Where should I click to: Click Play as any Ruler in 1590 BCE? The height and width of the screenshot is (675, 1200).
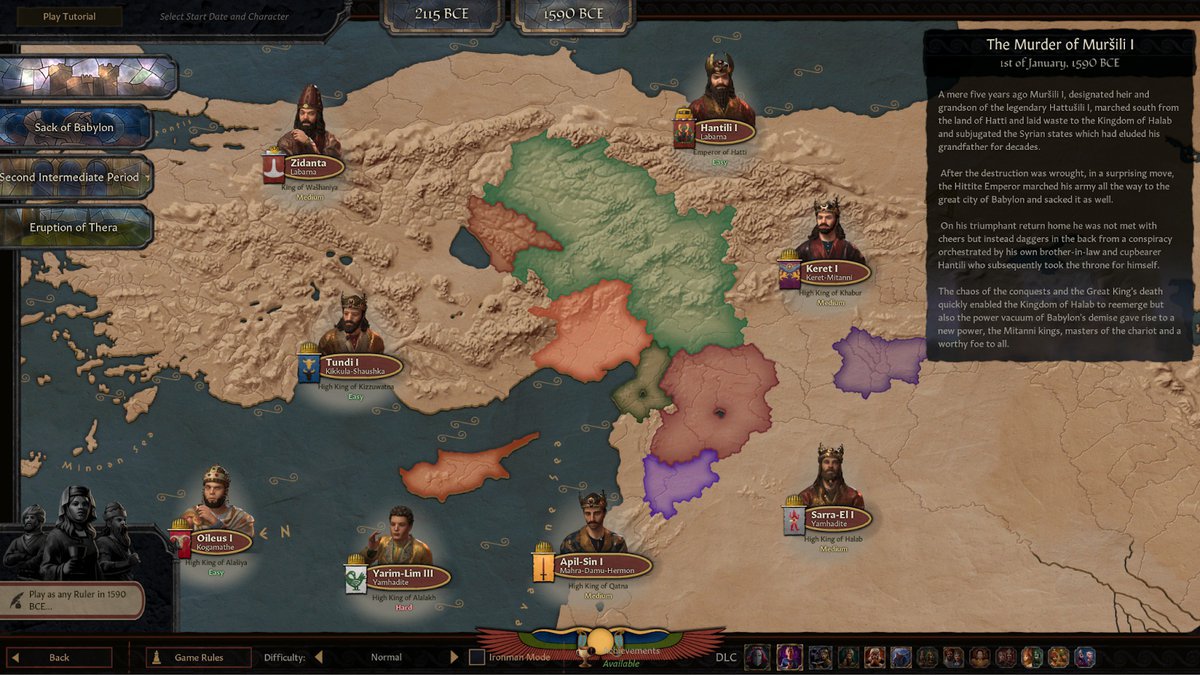(x=72, y=600)
